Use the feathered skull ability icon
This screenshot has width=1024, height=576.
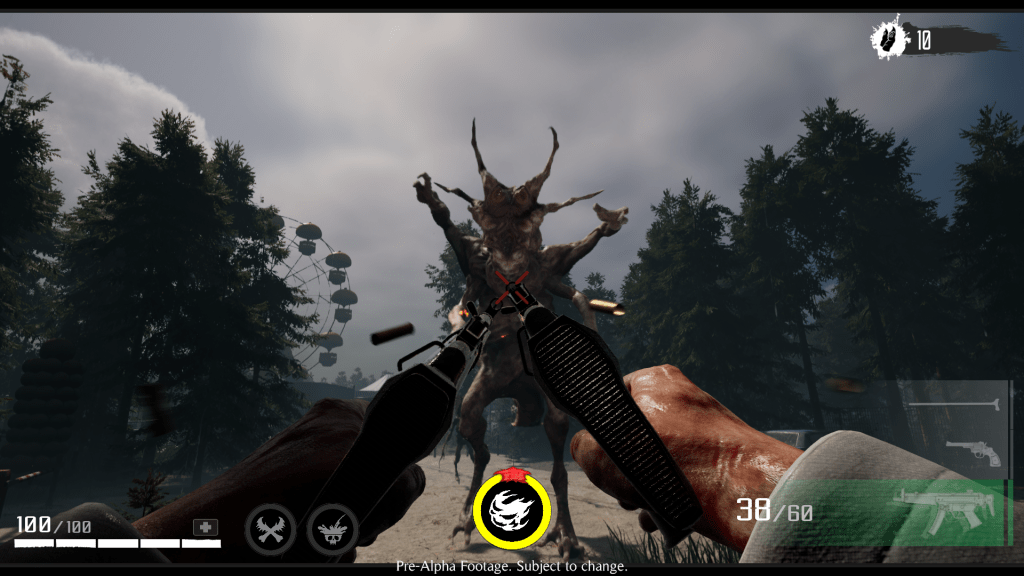click(332, 527)
